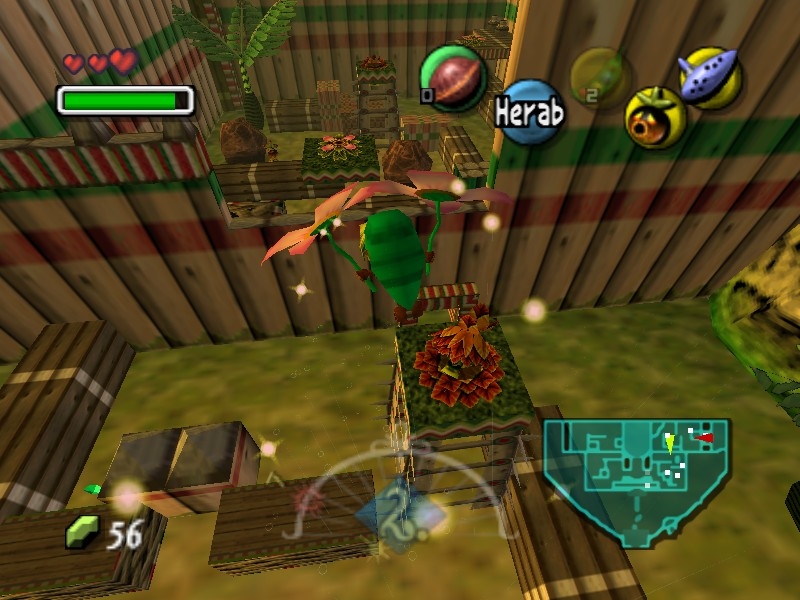Select the Deku Mask item icon
This screenshot has height=600, width=800.
pos(655,117)
